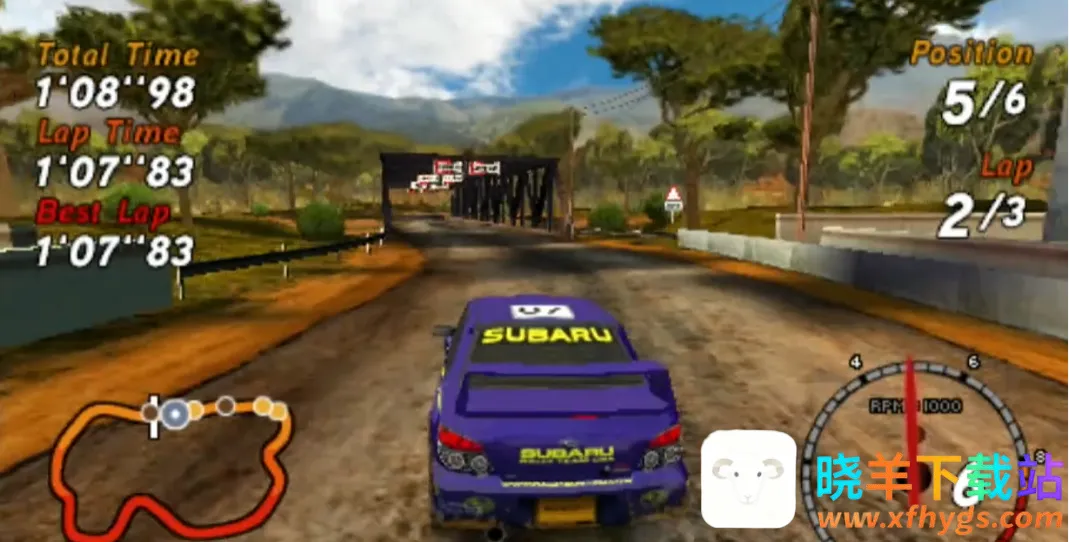Viewport: 1069px width, 542px height.
Task: Click the white sheep logo icon
Action: (x=748, y=480)
